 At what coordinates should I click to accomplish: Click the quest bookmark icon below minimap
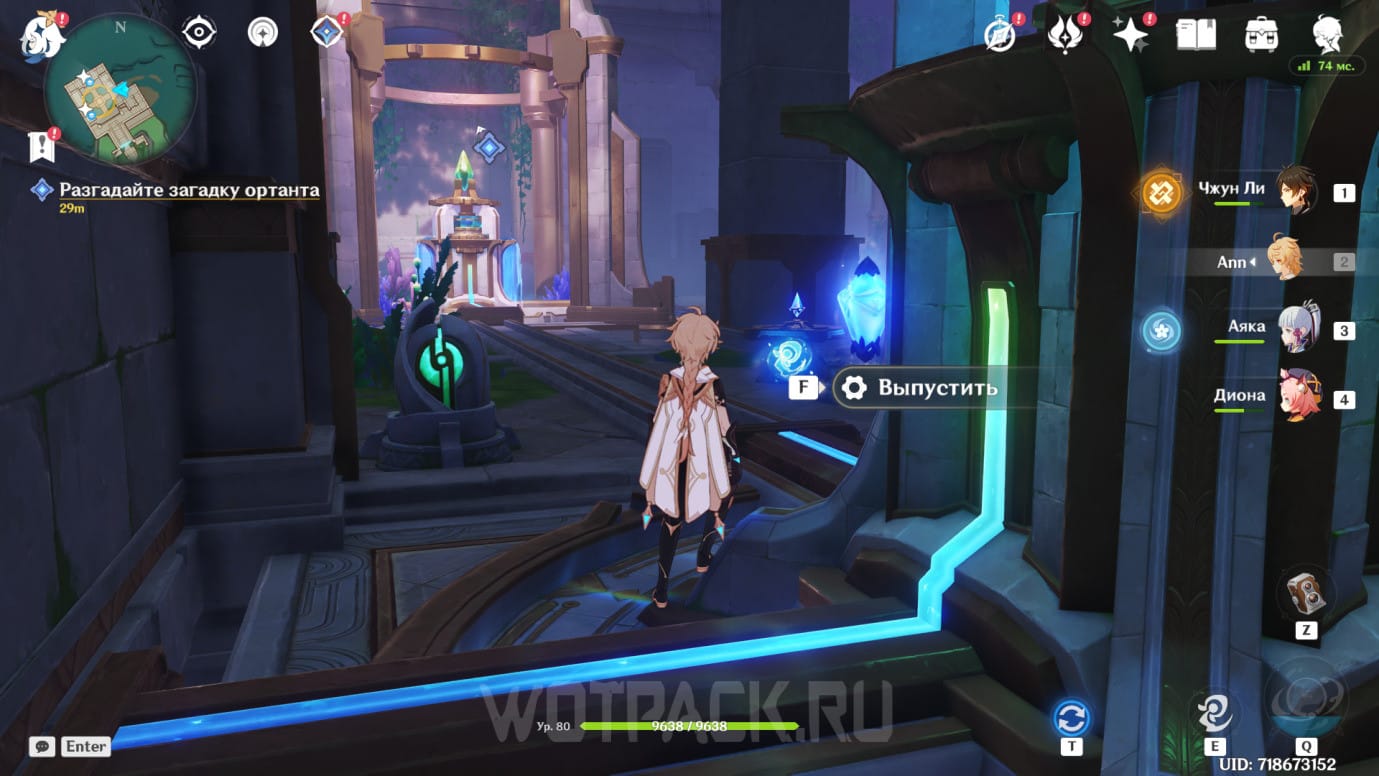pos(42,147)
